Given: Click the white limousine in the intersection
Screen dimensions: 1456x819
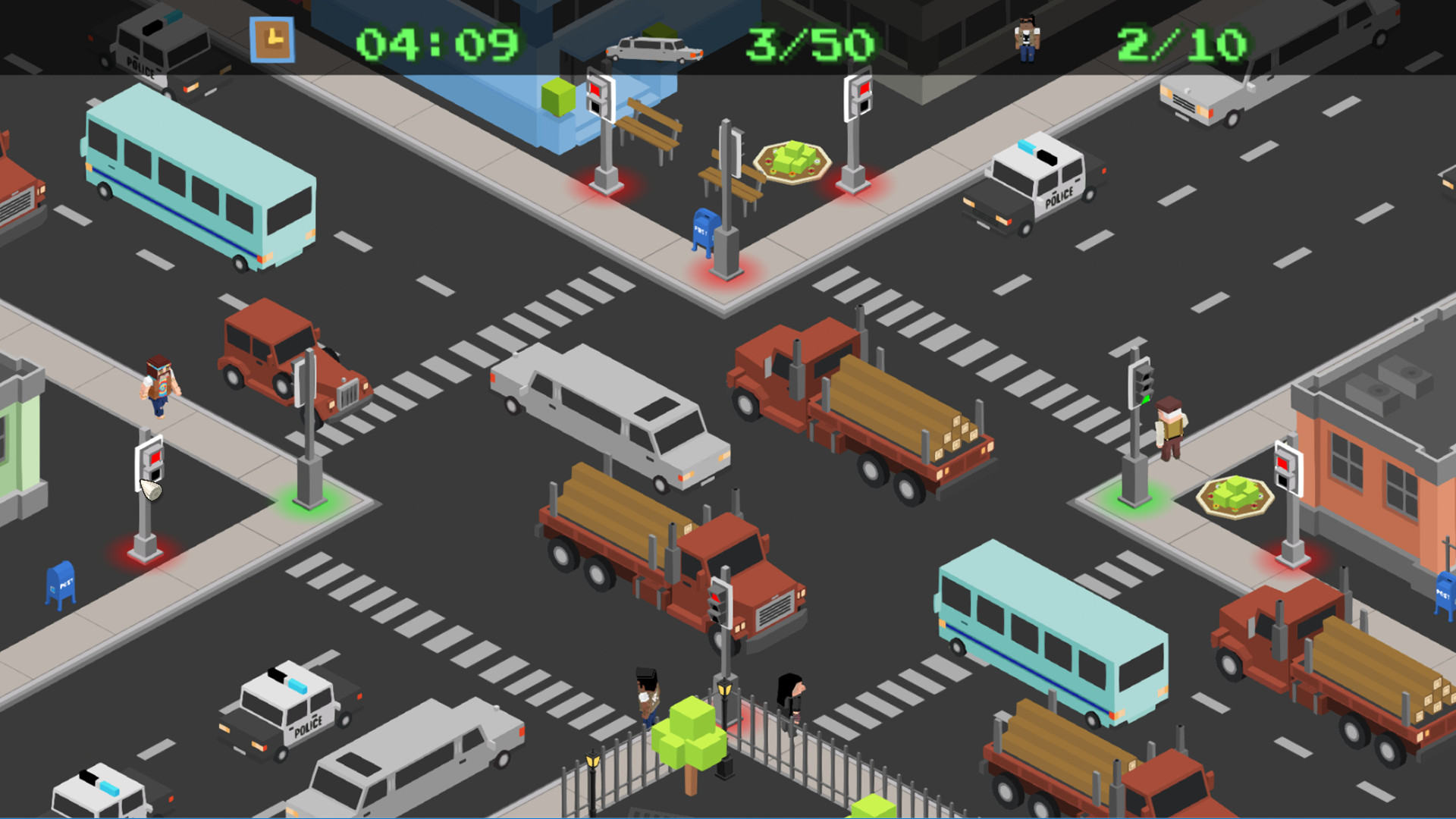Looking at the screenshot, I should (607, 421).
